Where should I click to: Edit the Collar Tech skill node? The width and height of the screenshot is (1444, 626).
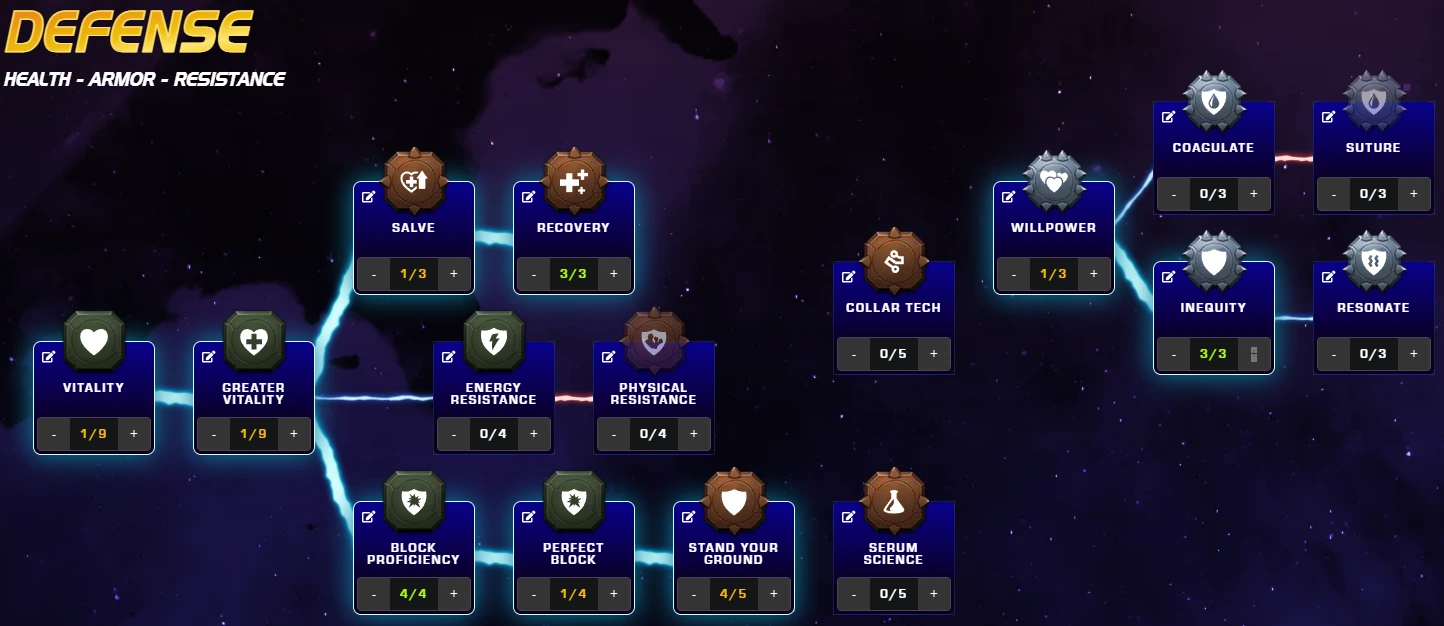[849, 277]
